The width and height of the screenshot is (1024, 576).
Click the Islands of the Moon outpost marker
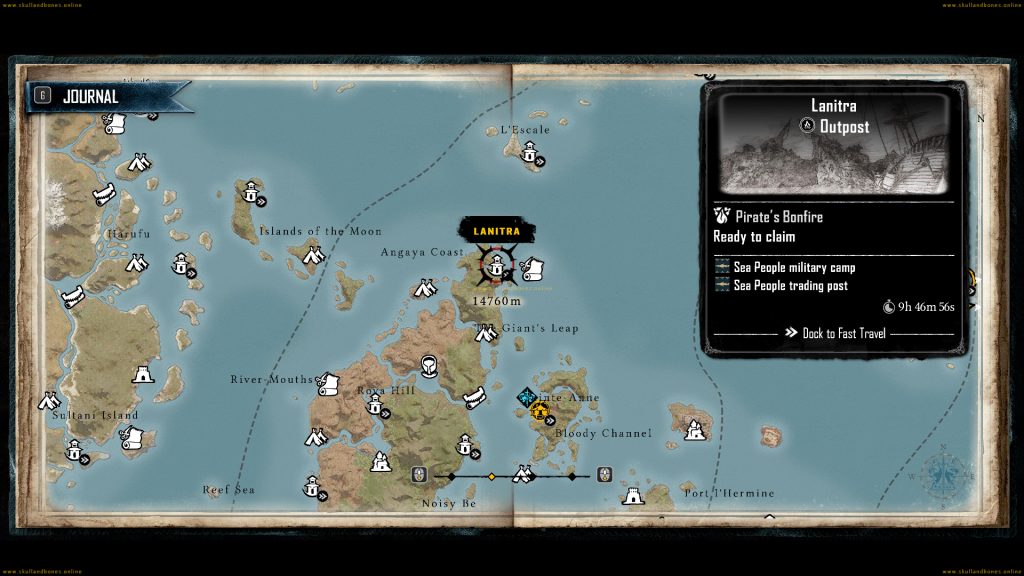click(x=250, y=192)
